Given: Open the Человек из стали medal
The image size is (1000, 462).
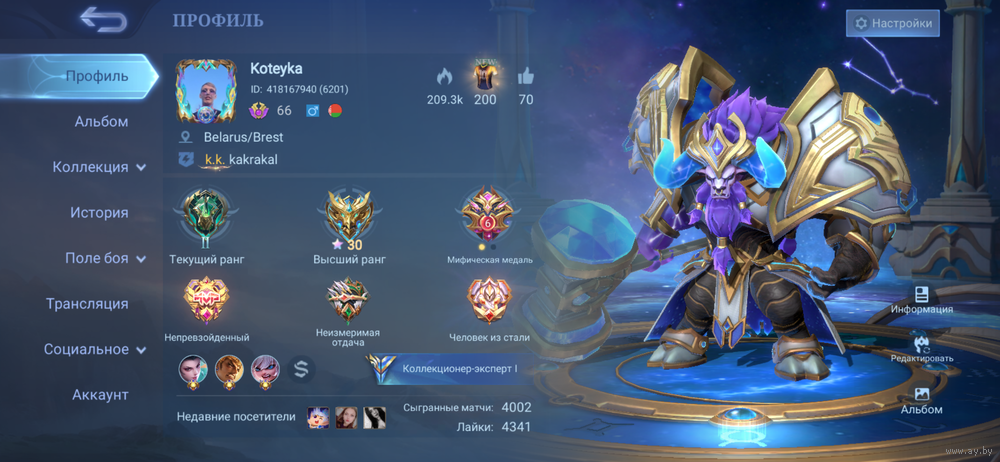Looking at the screenshot, I should tap(489, 298).
